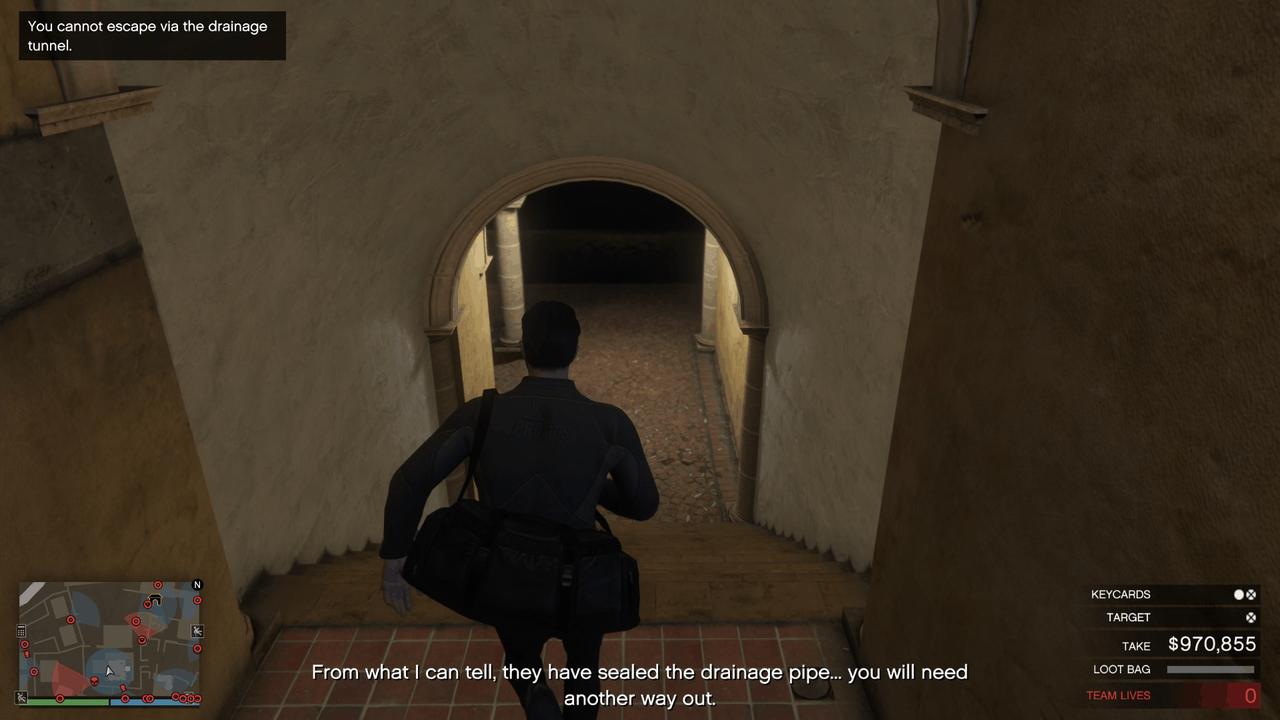The height and width of the screenshot is (720, 1280).
Task: Click the green health bar under the minimap
Action: point(67,699)
